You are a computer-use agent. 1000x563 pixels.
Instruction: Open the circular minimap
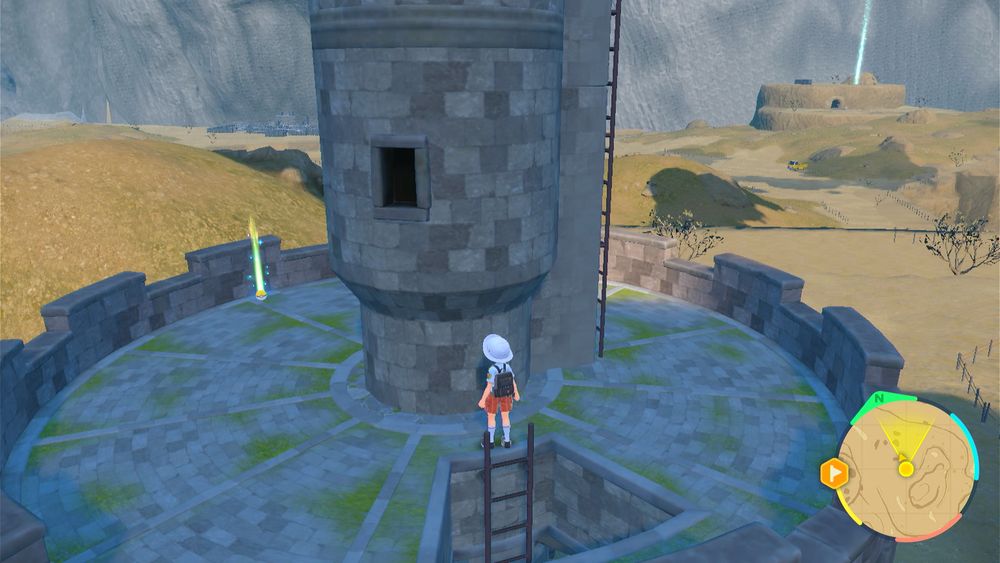(905, 468)
